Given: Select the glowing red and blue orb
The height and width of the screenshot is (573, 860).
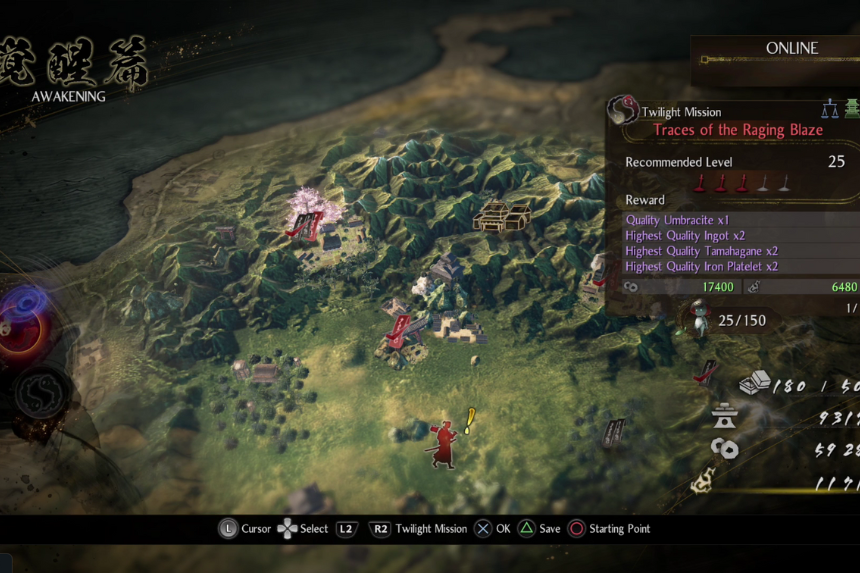Looking at the screenshot, I should click(20, 320).
